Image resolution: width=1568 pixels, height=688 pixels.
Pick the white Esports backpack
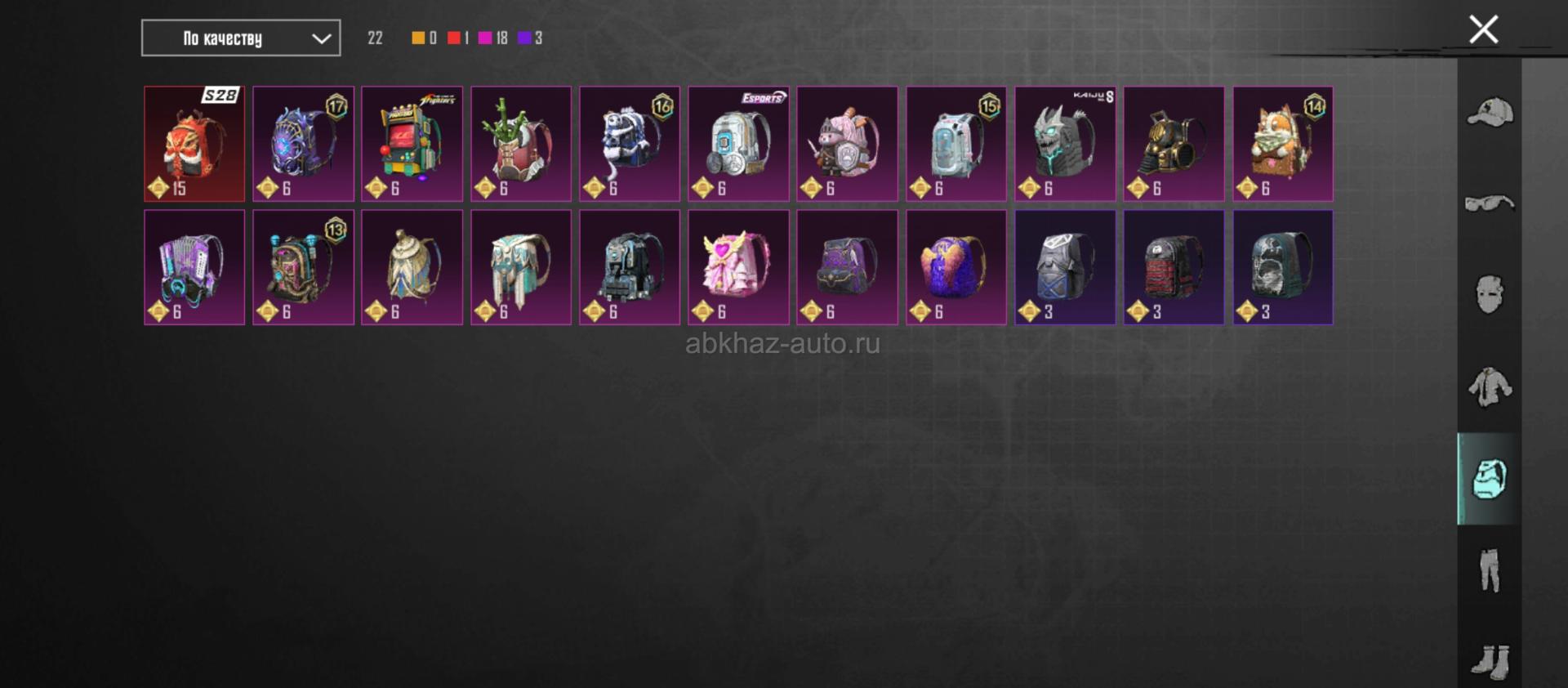click(738, 144)
